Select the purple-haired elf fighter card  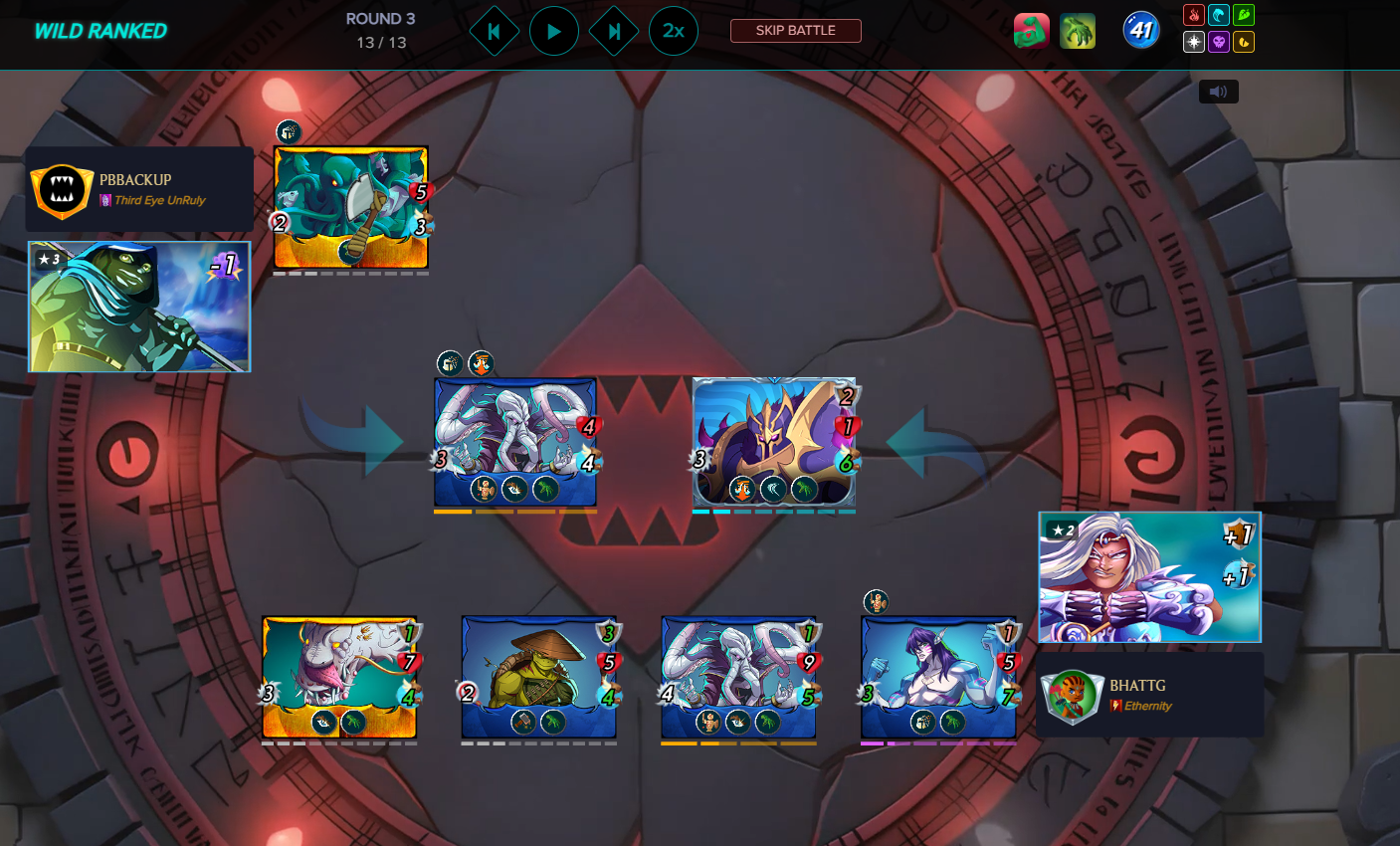[938, 677]
